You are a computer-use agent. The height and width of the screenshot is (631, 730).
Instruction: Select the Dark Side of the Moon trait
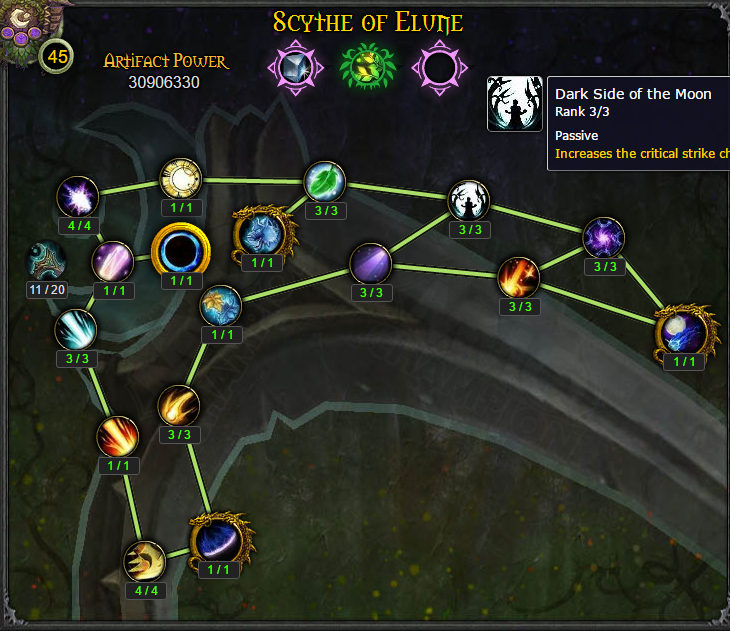469,201
